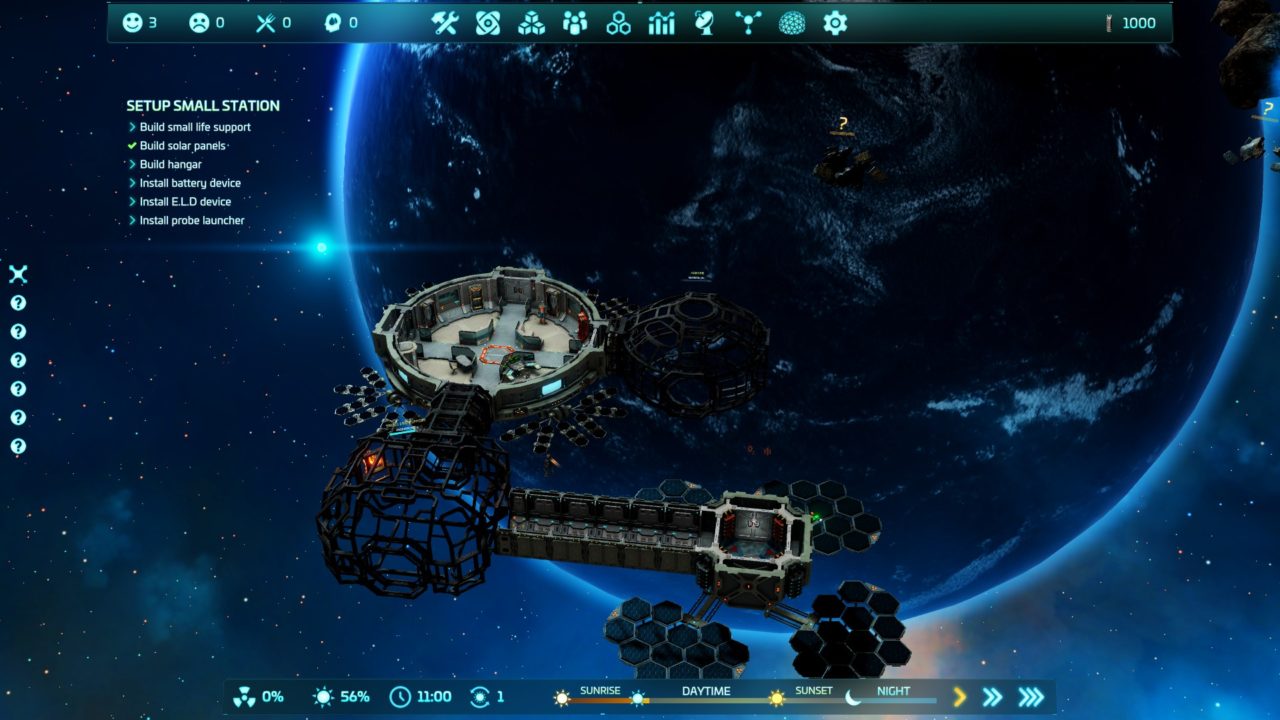Image resolution: width=1280 pixels, height=720 pixels.
Task: Set game speed to double arrows
Action: [x=992, y=697]
